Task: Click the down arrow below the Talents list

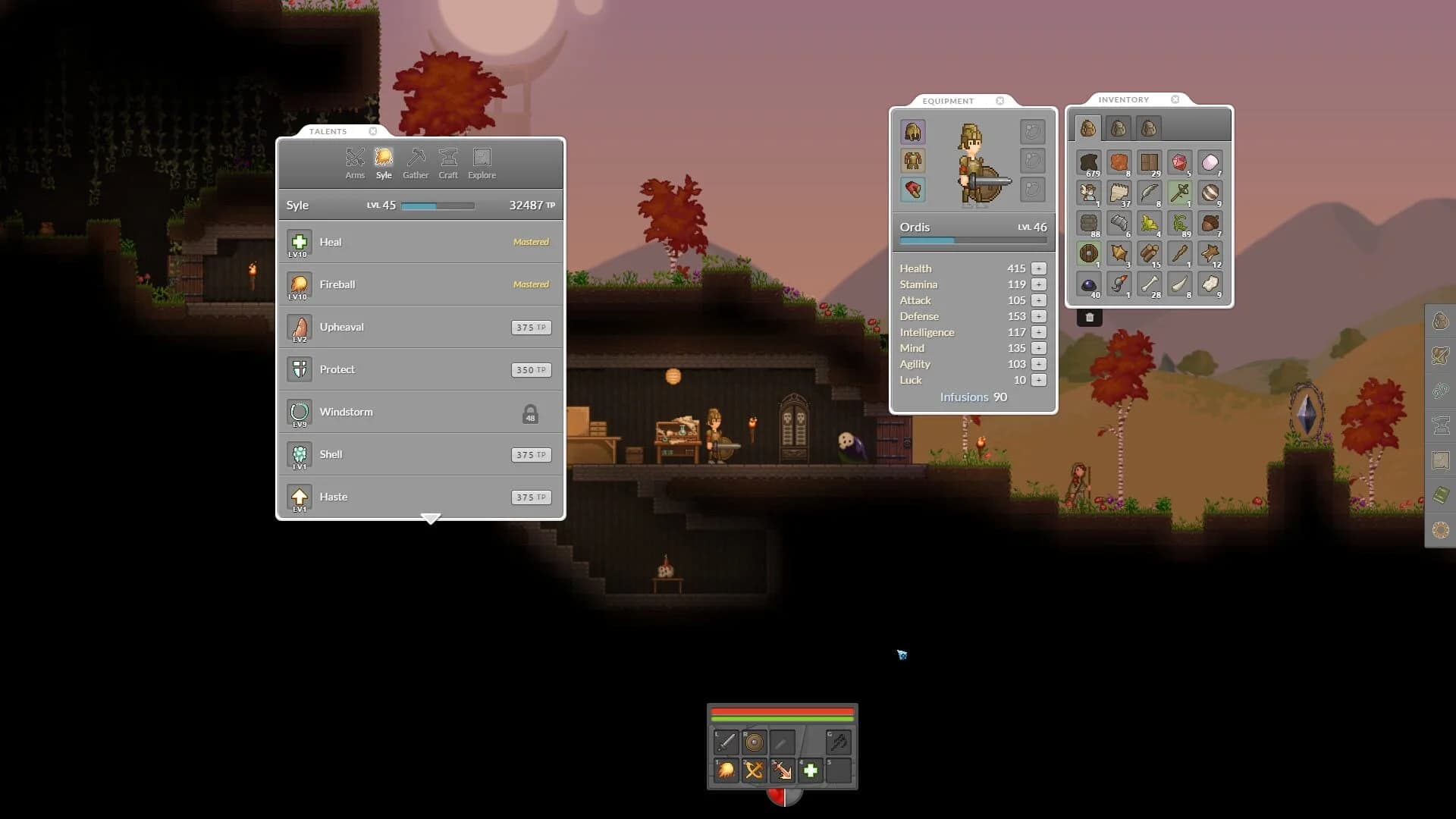Action: pos(431,519)
